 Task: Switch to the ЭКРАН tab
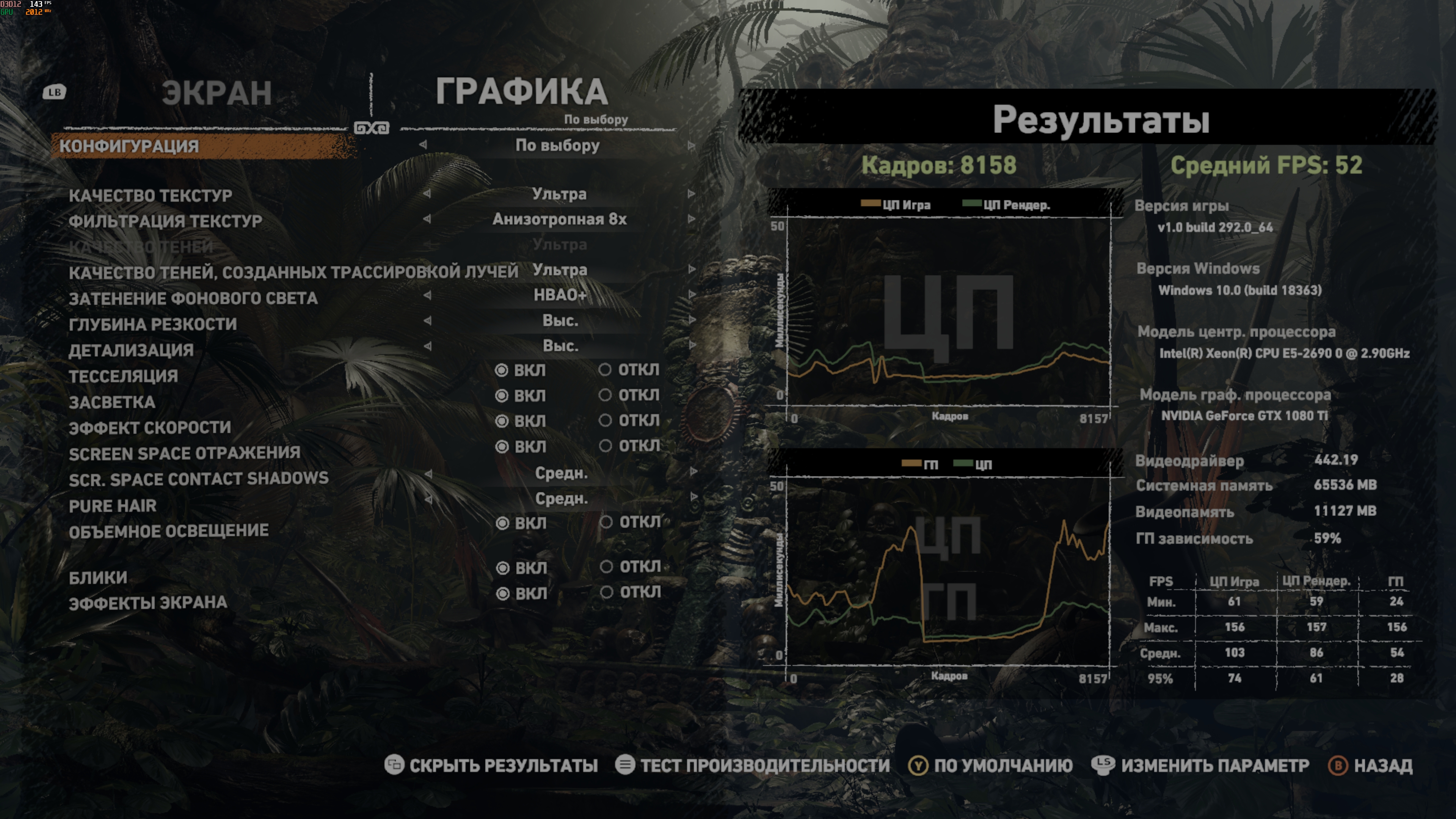click(x=217, y=93)
